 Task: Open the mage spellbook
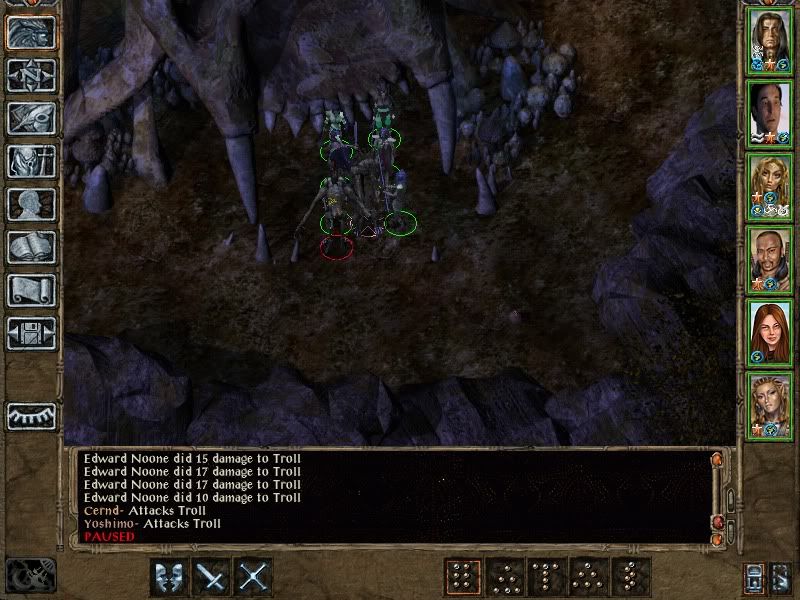coord(31,247)
